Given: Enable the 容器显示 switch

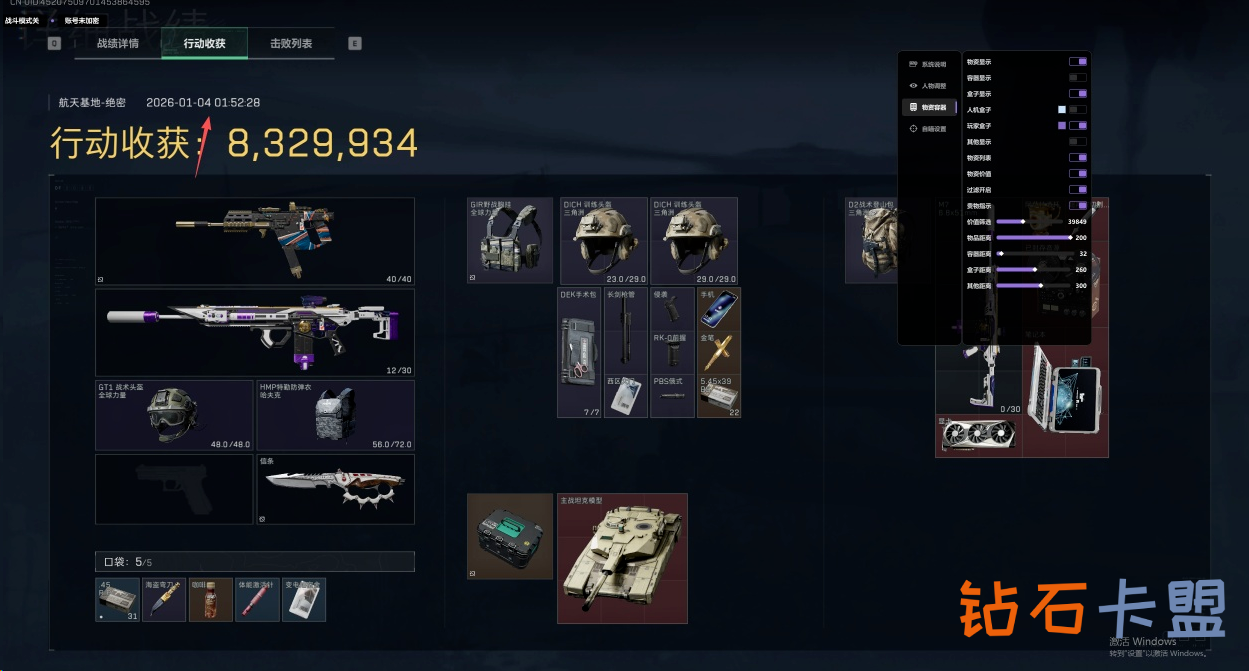Looking at the screenshot, I should 1077,78.
